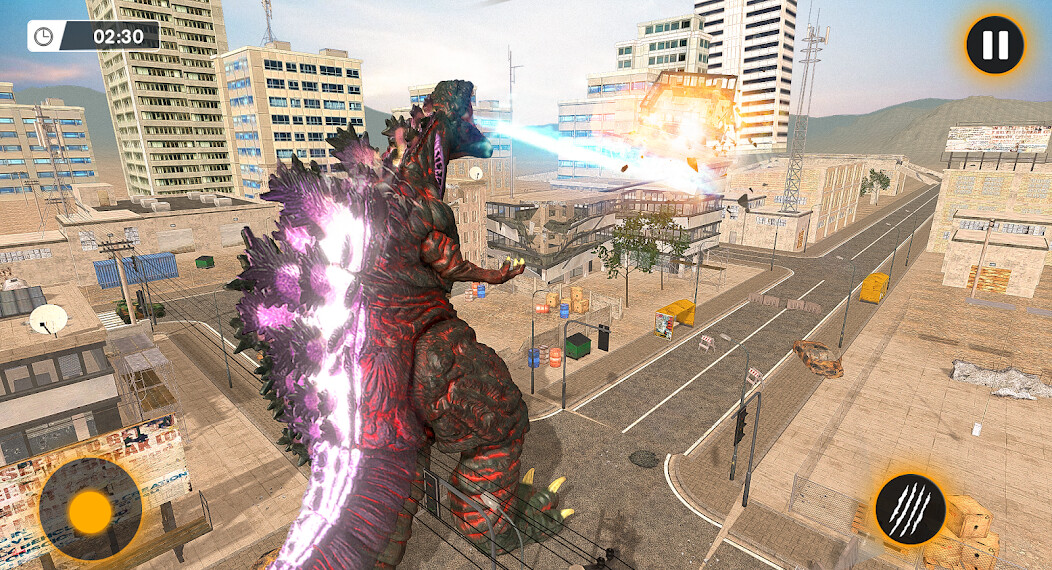This screenshot has width=1052, height=570.
Task: Tap the claw attack button
Action: (910, 509)
